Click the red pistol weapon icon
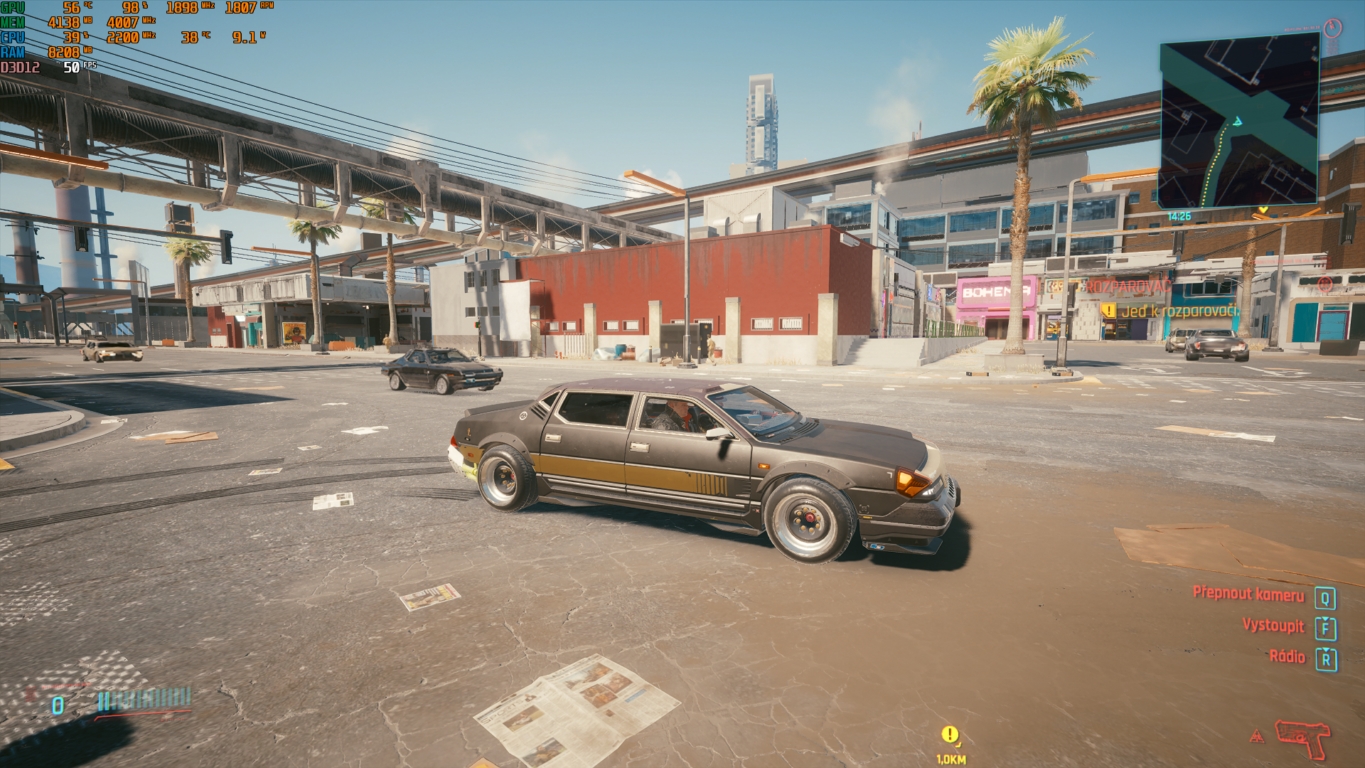The height and width of the screenshot is (768, 1365). [x=1302, y=739]
